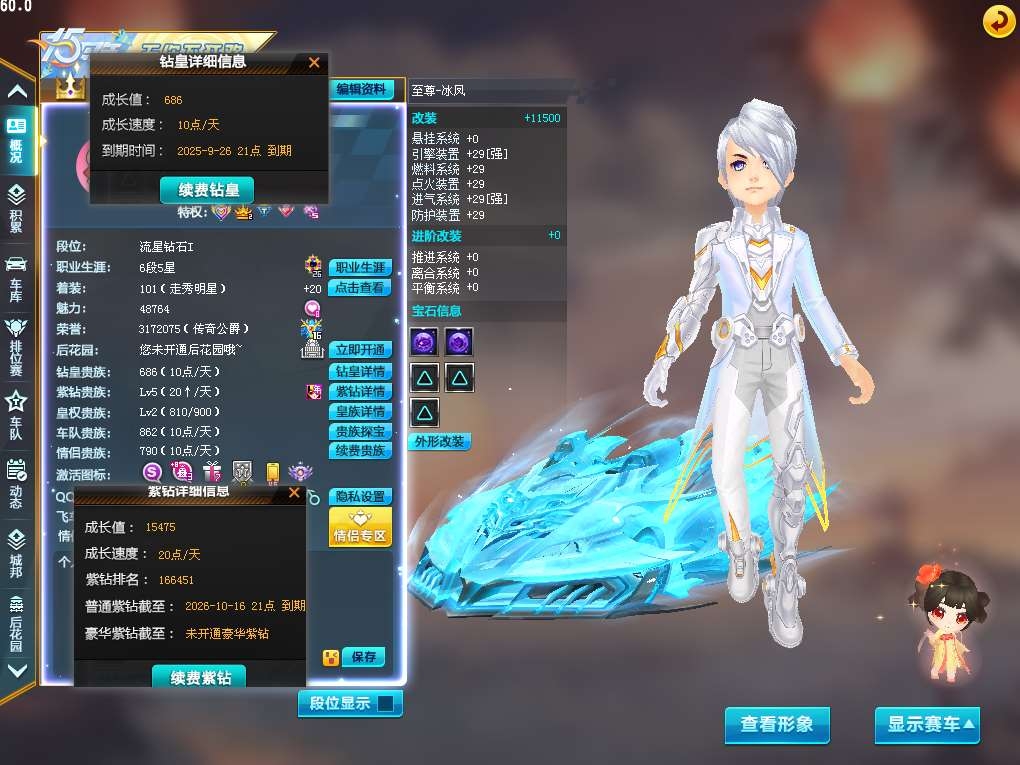
Task: Open 皇族详情 details
Action: pyautogui.click(x=360, y=412)
